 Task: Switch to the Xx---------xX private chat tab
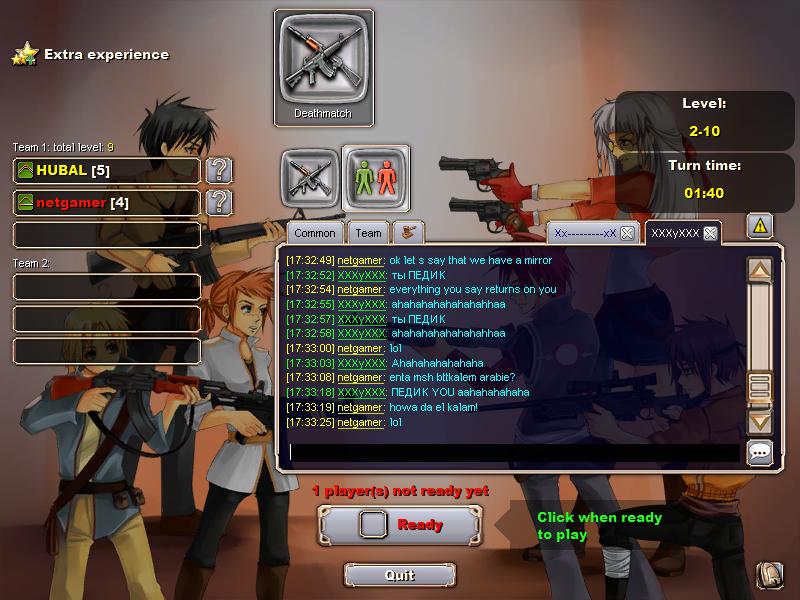tap(585, 233)
